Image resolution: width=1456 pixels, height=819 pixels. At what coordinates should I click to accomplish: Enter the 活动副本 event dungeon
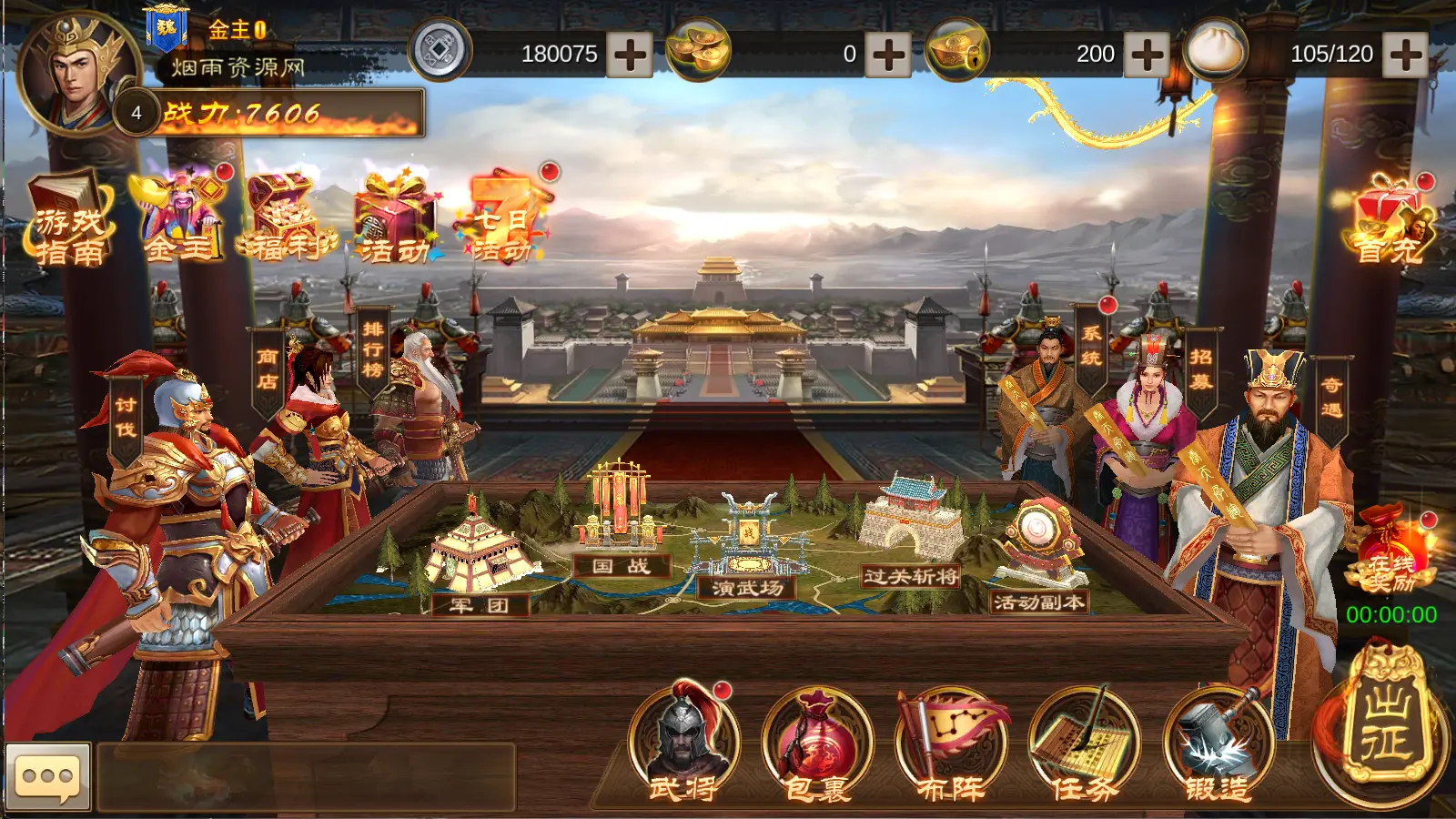tap(1039, 555)
